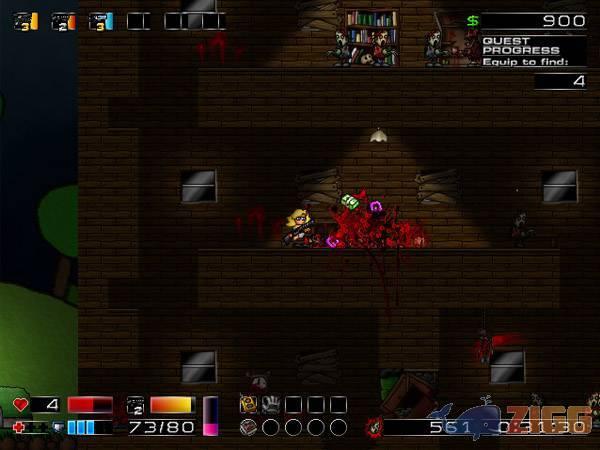Select the first weapon slot with yellow ammo
600x450 pixels.
pos(26,21)
